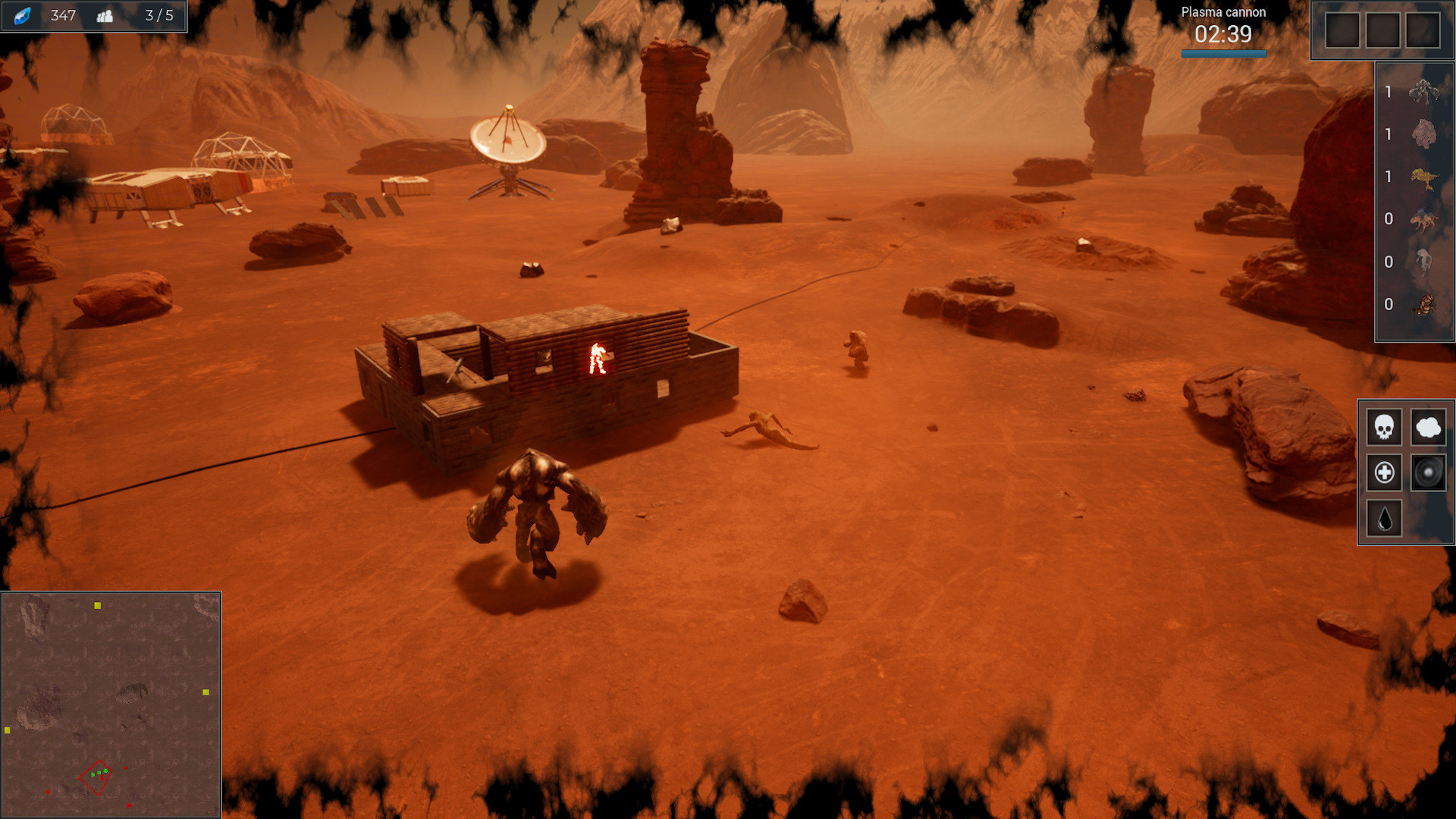Click the blue crystal resource icon

(23, 15)
